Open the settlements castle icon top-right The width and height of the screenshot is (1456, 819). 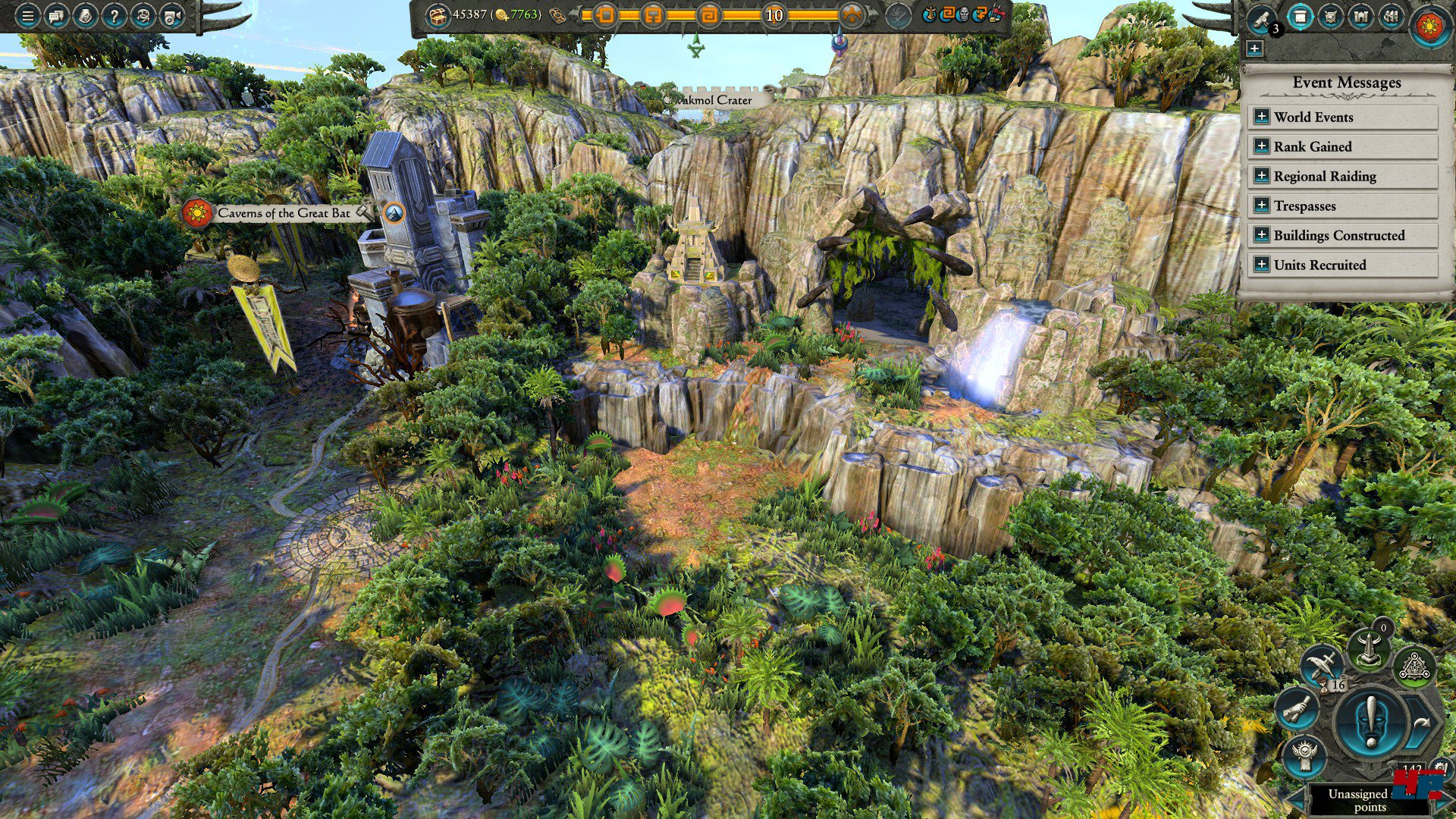[x=1360, y=17]
